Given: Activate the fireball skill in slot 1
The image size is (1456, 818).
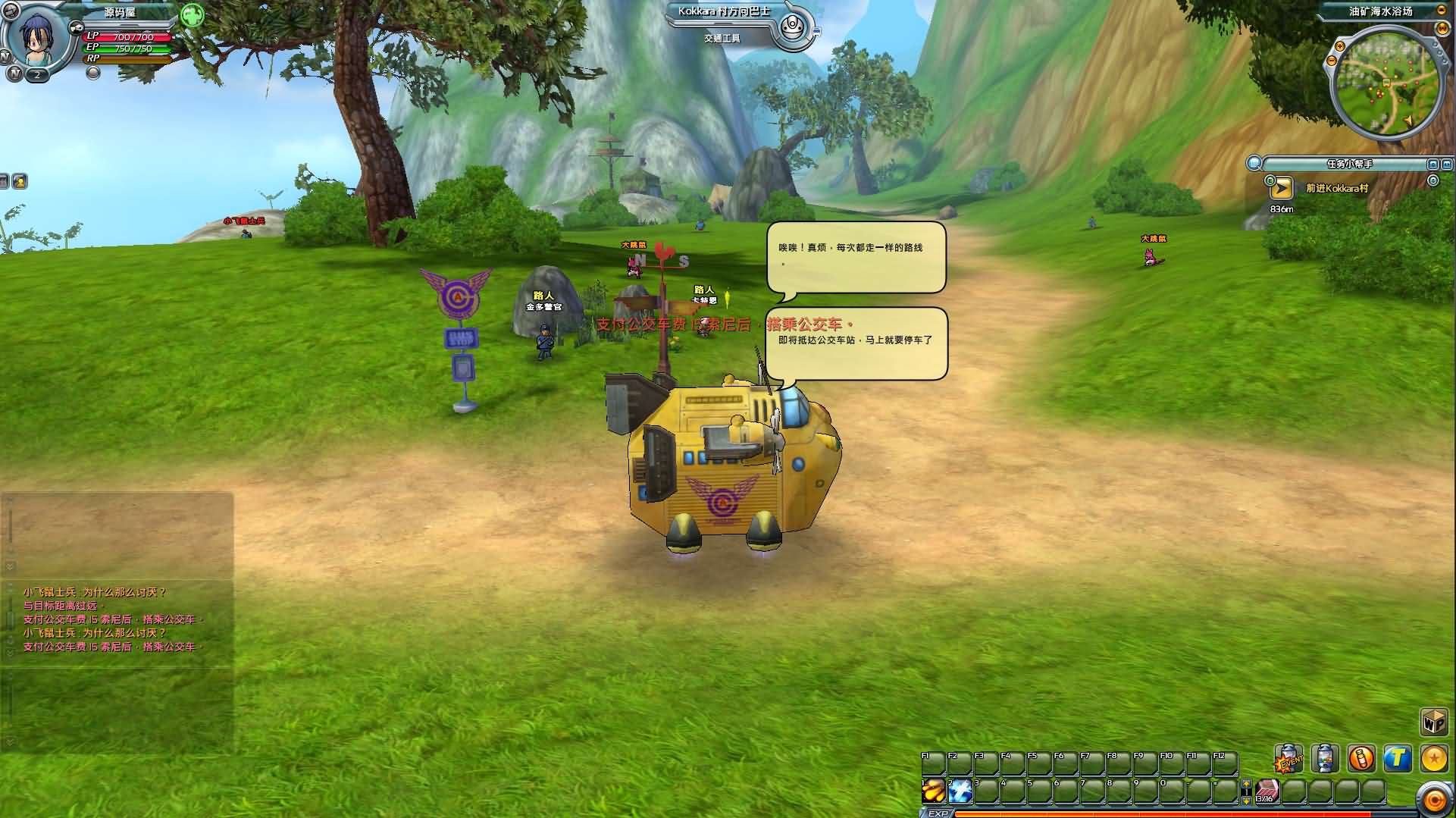Looking at the screenshot, I should [934, 791].
